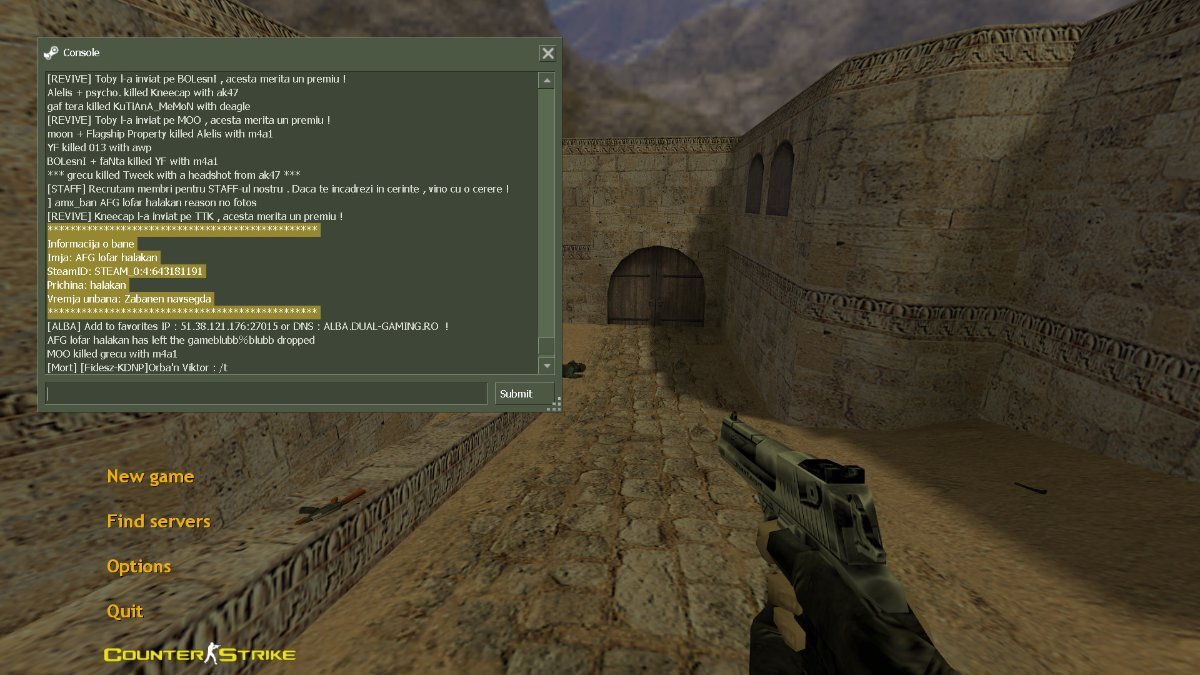Viewport: 1200px width, 675px height.
Task: Click the console window resize grip
Action: pos(555,404)
